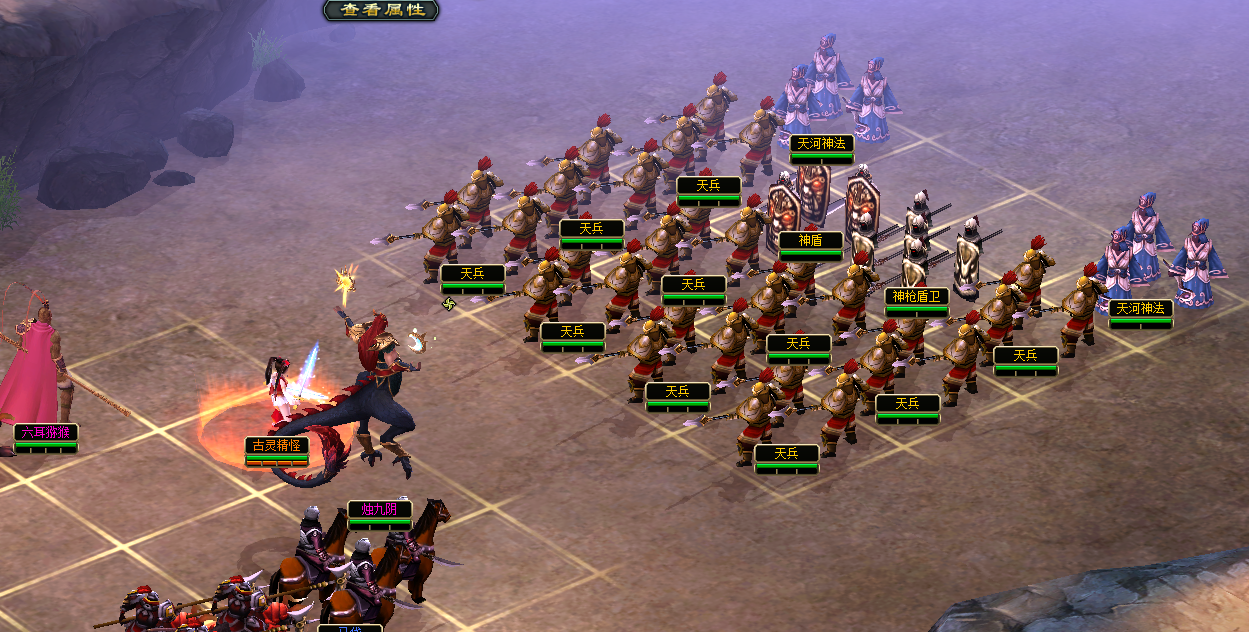Select the 烛九阴 unit nameplate
This screenshot has width=1249, height=632.
click(379, 509)
